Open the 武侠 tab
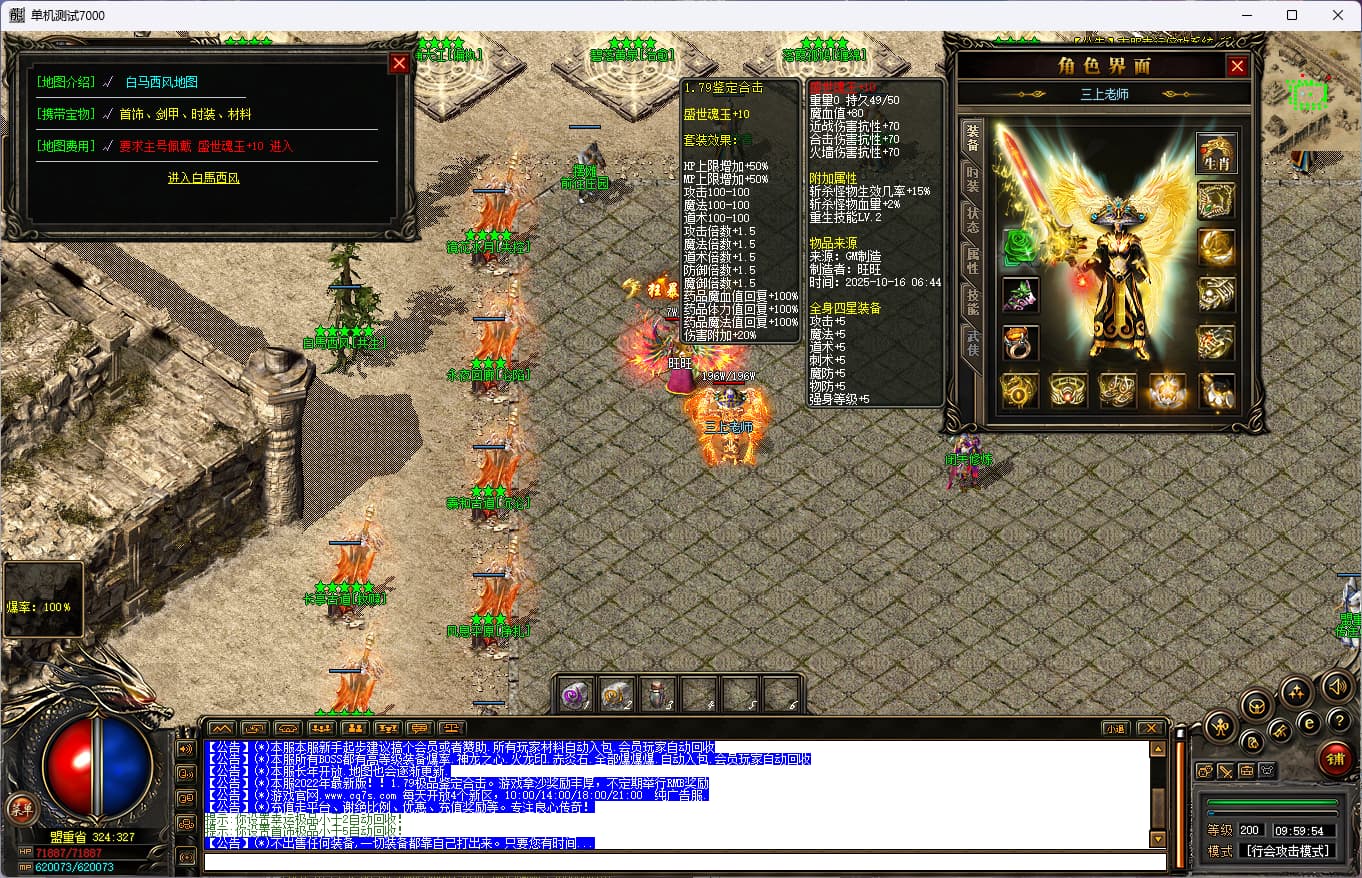Image resolution: width=1362 pixels, height=878 pixels. click(972, 343)
